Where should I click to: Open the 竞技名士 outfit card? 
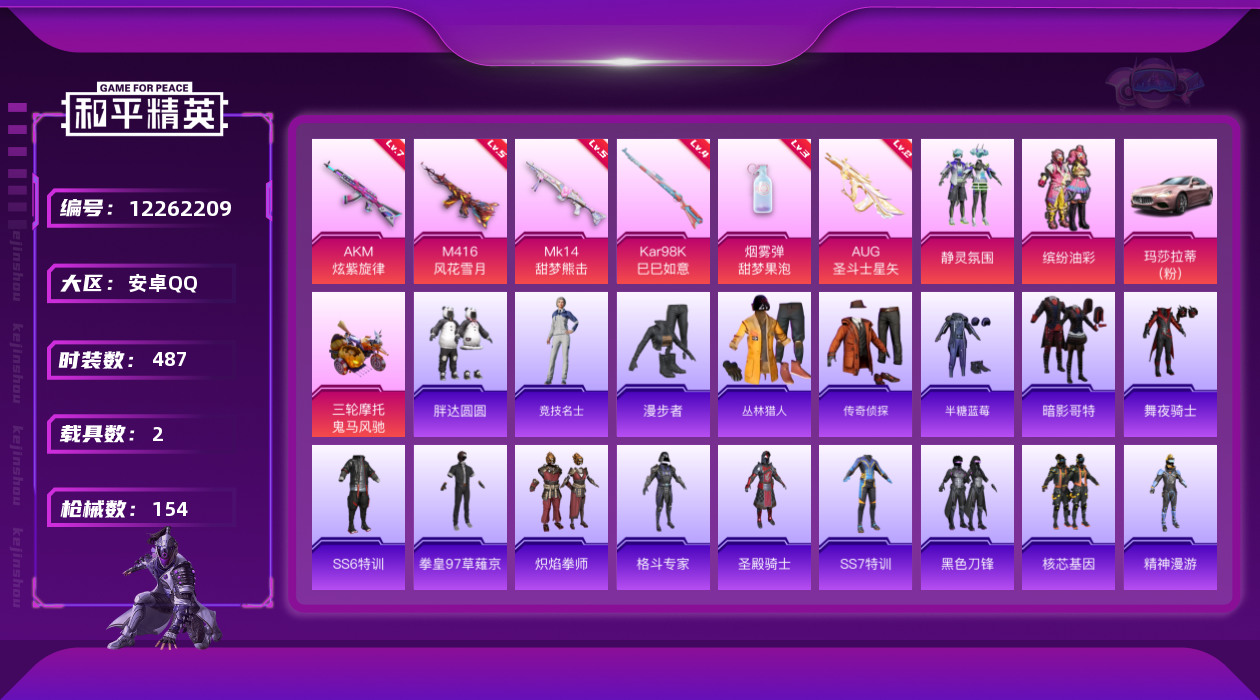pos(561,364)
